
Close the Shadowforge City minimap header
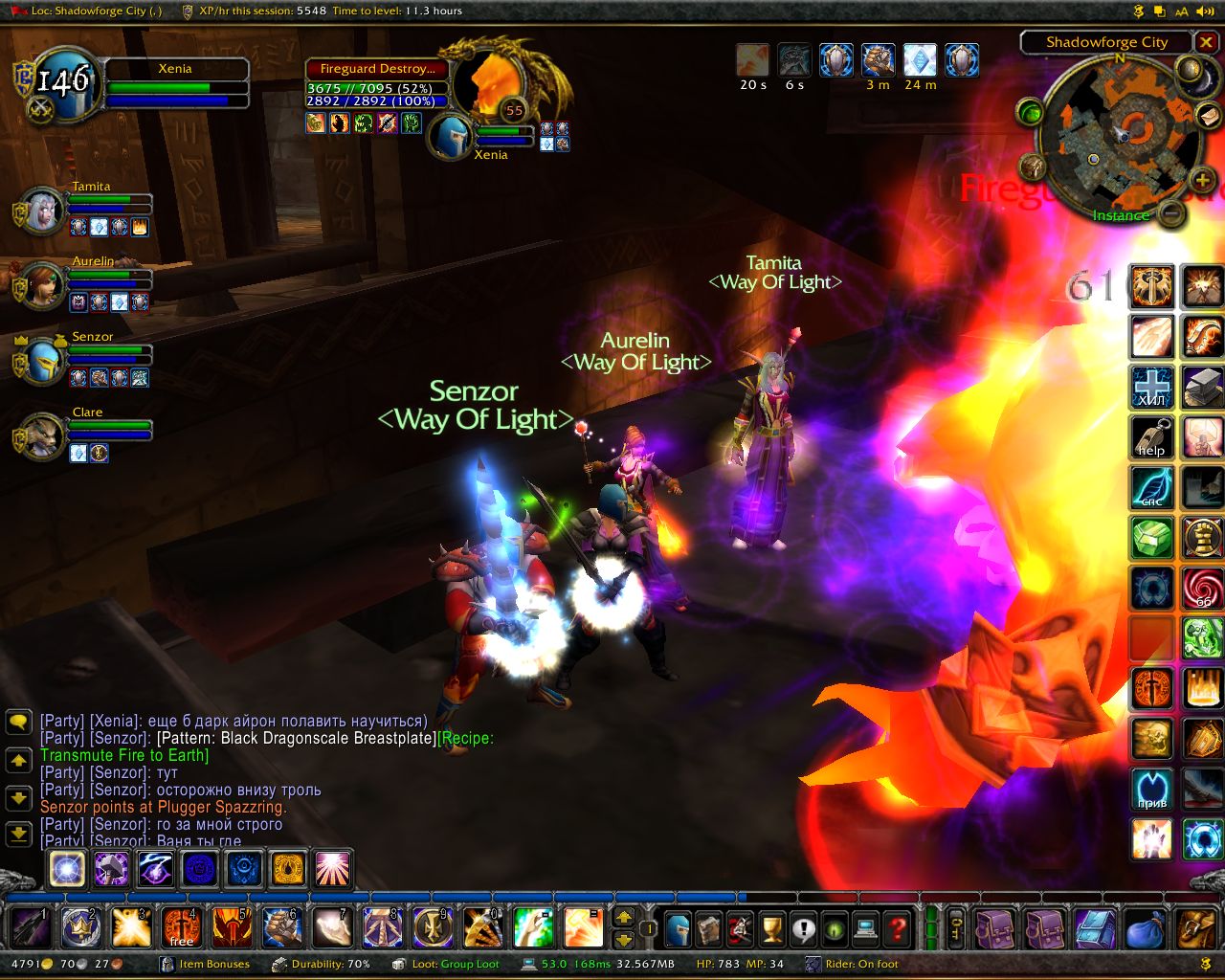[x=1208, y=42]
